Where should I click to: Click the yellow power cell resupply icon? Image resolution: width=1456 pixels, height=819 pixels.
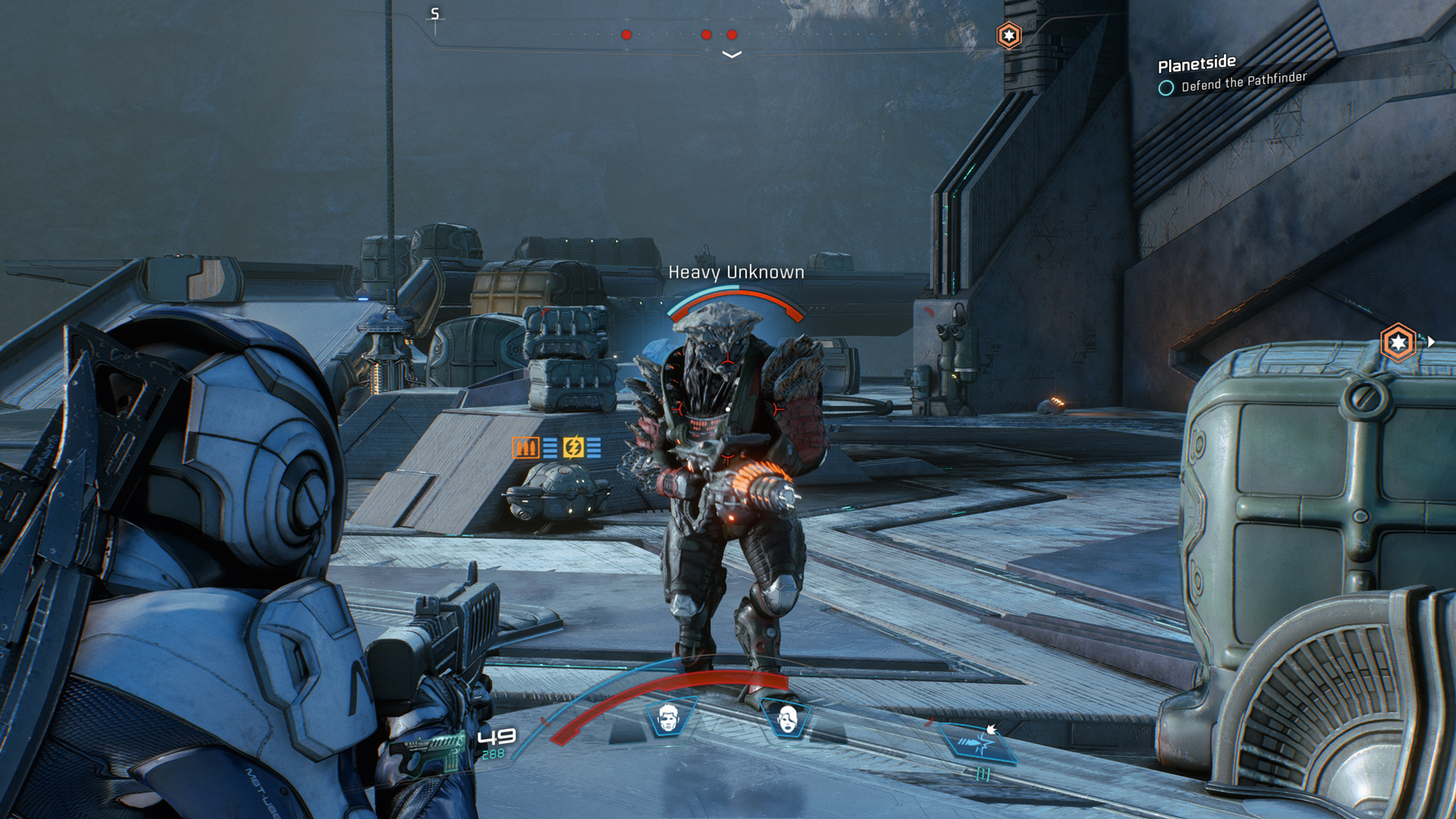573,447
